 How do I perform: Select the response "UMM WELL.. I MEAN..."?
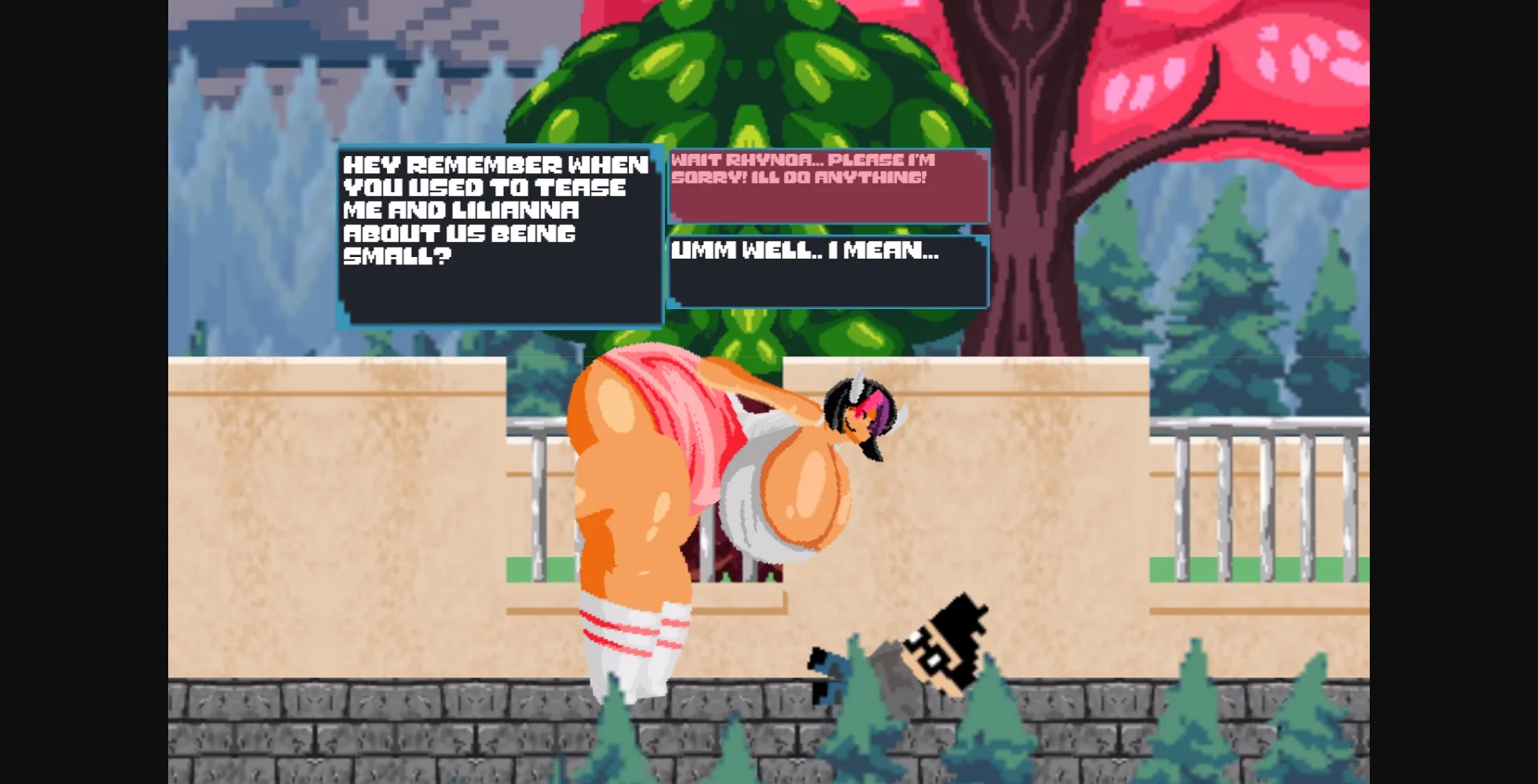click(x=825, y=272)
